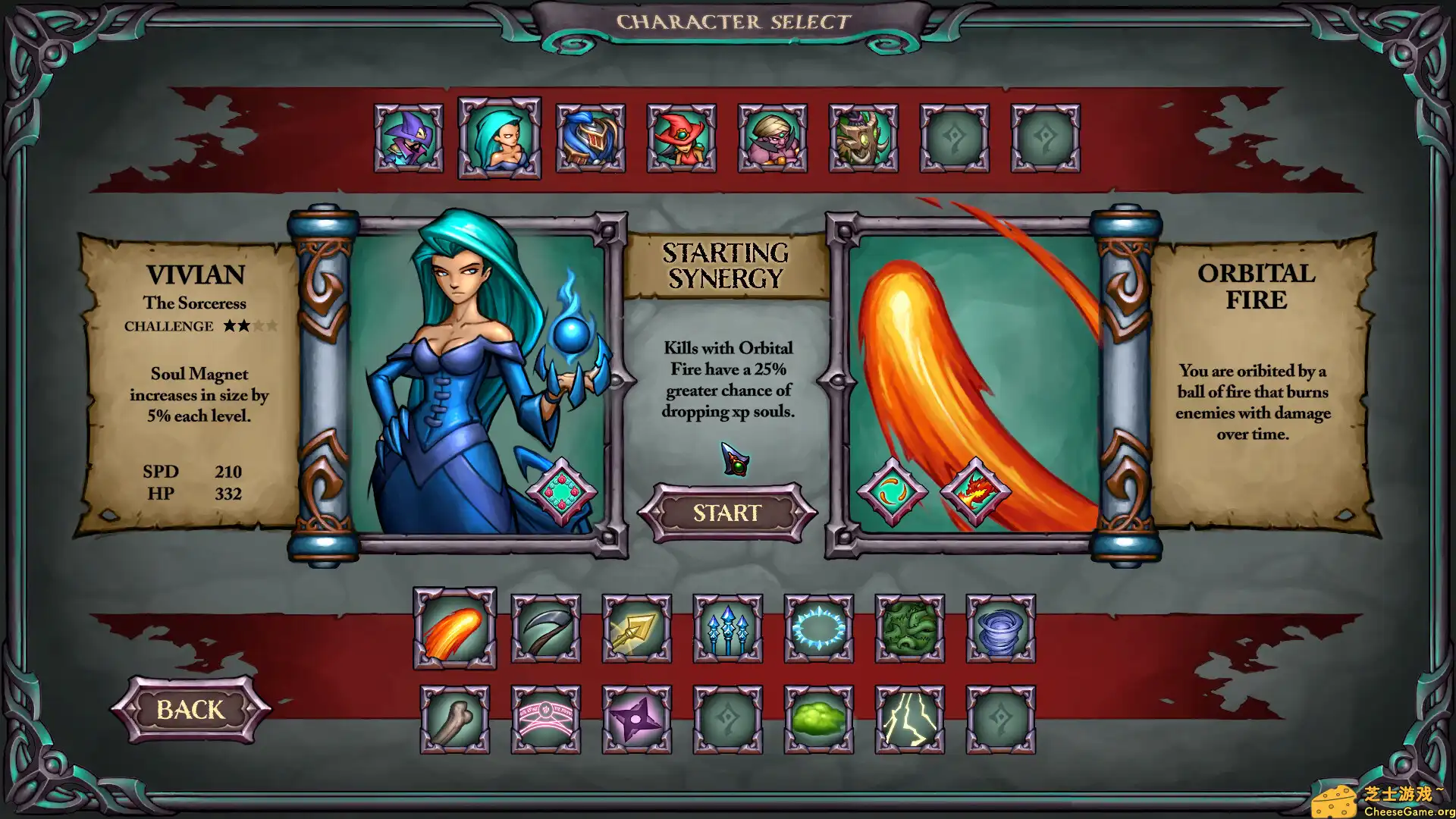Select the curved scythe weapon icon
This screenshot has height=819, width=1456.
click(x=544, y=629)
